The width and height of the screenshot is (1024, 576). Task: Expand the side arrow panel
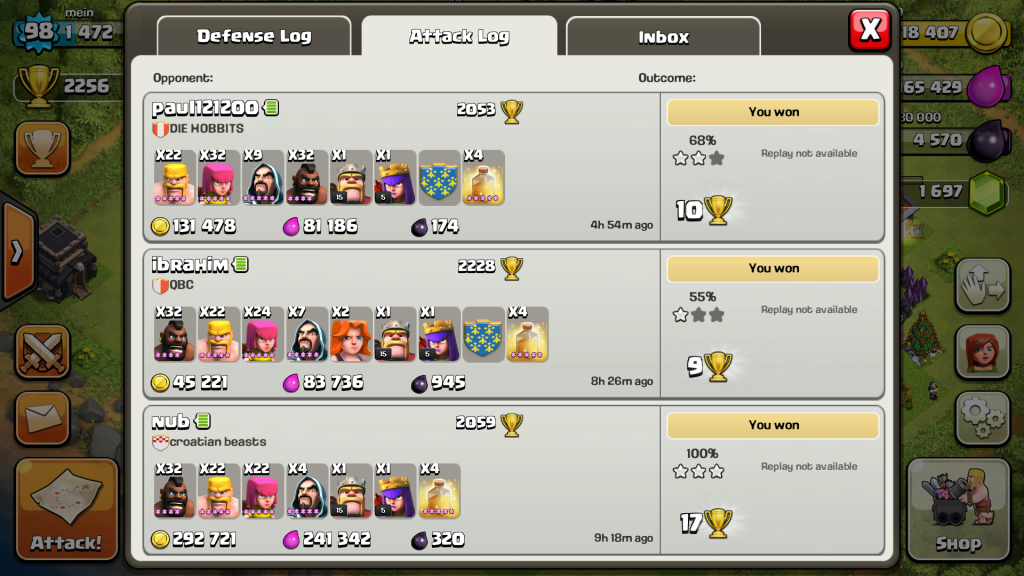pyautogui.click(x=16, y=251)
